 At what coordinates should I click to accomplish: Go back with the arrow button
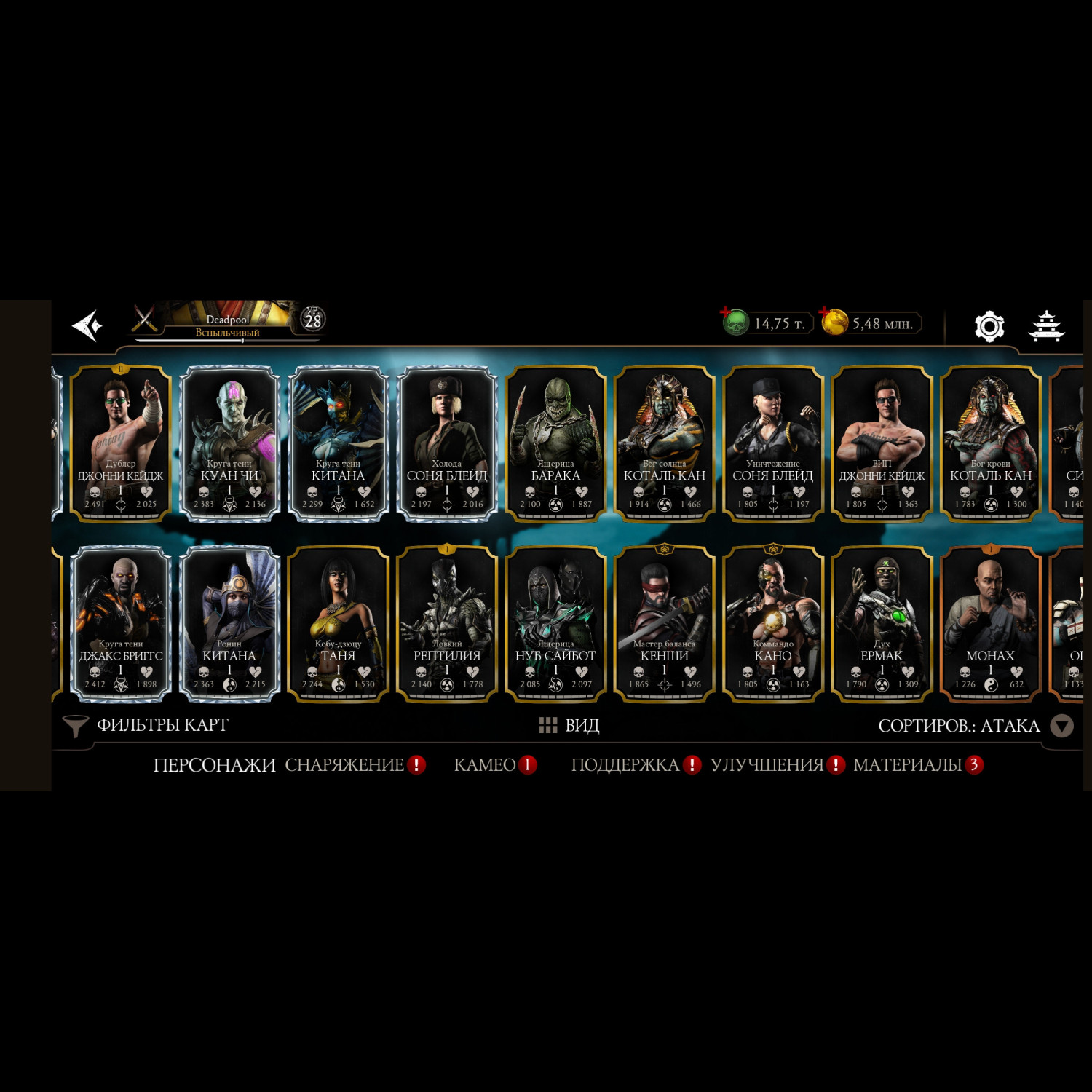pyautogui.click(x=87, y=325)
